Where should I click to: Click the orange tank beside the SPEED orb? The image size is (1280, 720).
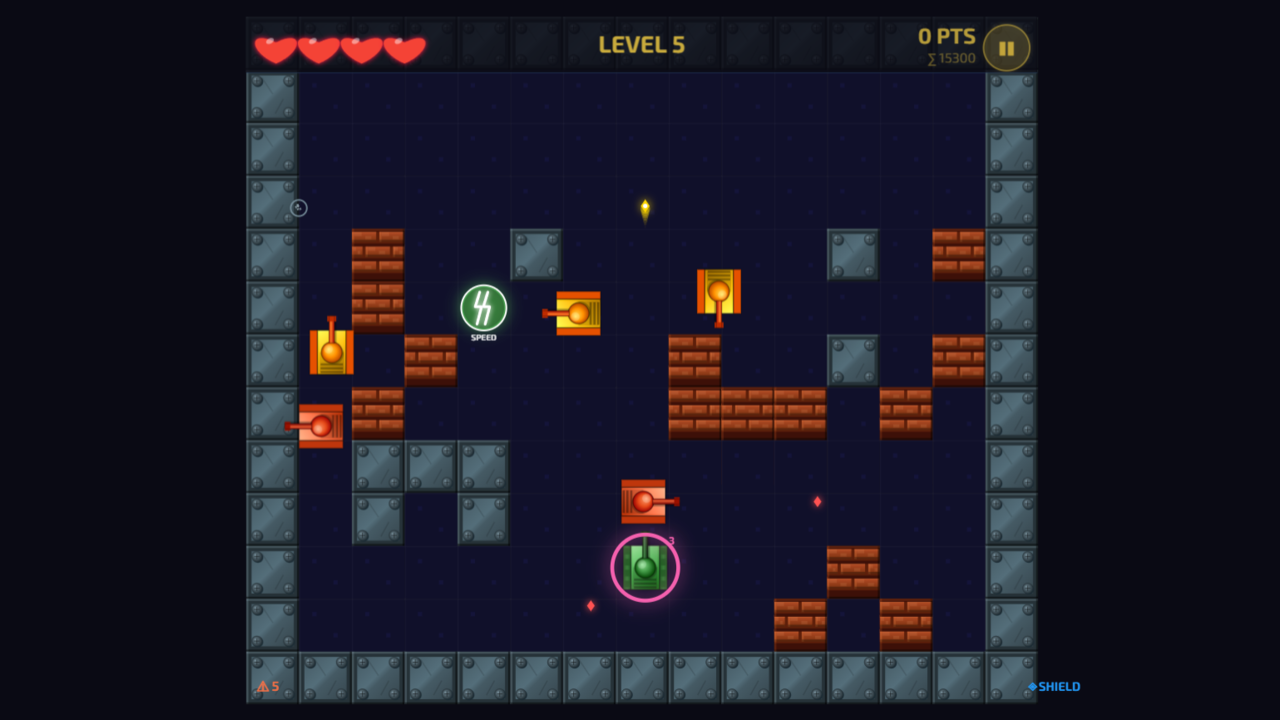point(577,313)
